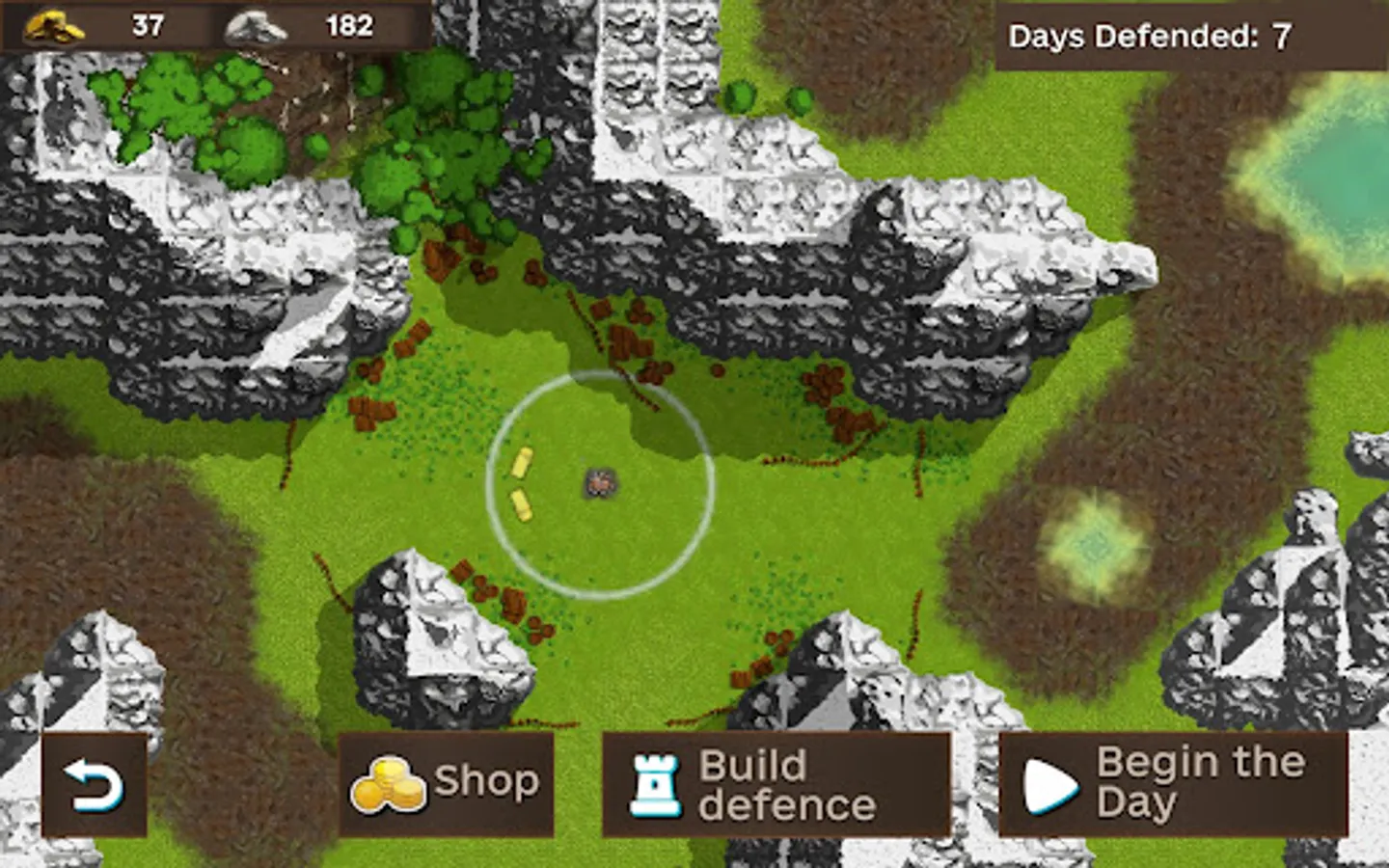Click the play triangle icon on Begin the Day

tap(1047, 783)
